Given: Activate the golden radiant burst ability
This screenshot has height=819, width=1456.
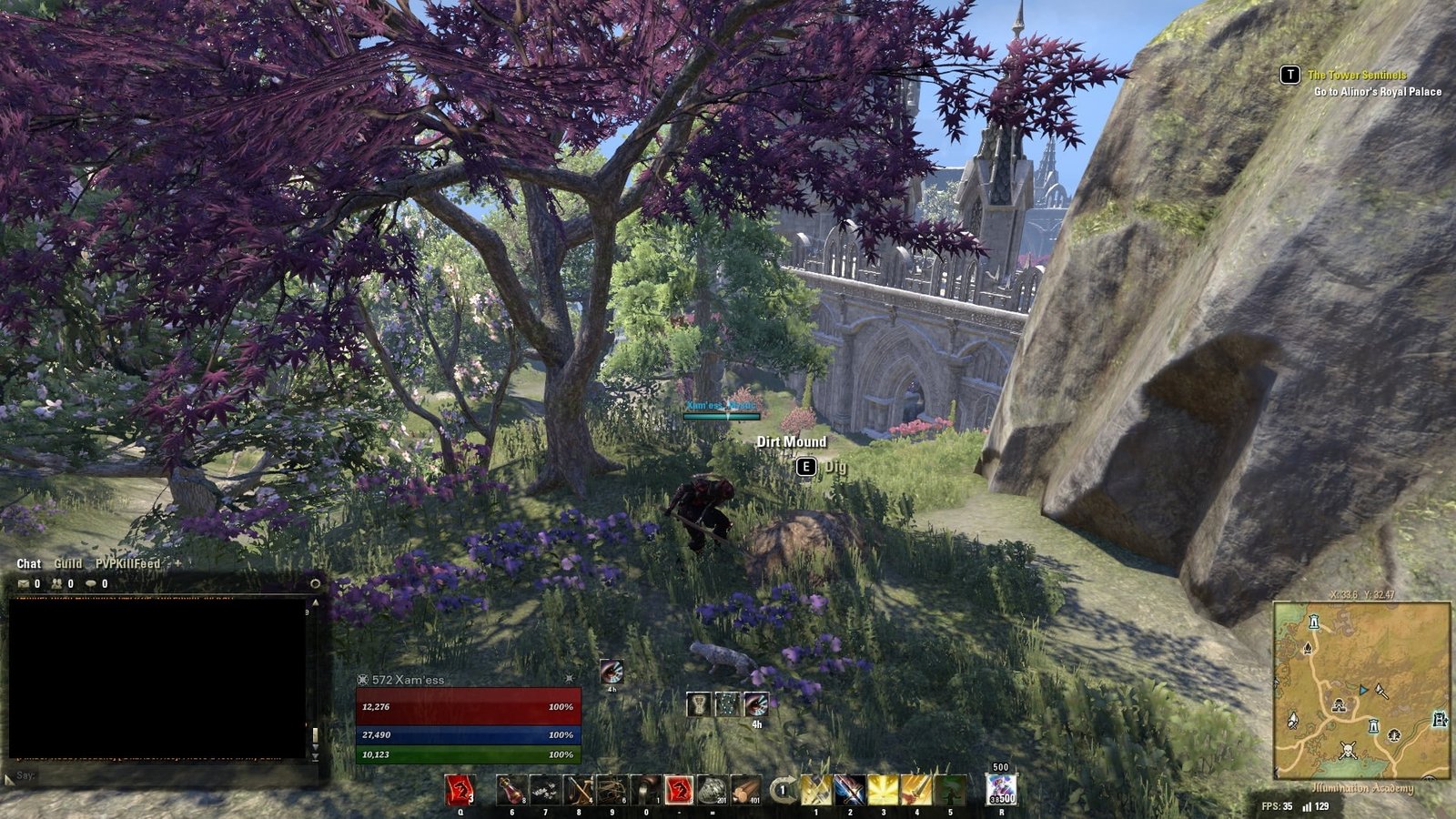Looking at the screenshot, I should point(883,790).
